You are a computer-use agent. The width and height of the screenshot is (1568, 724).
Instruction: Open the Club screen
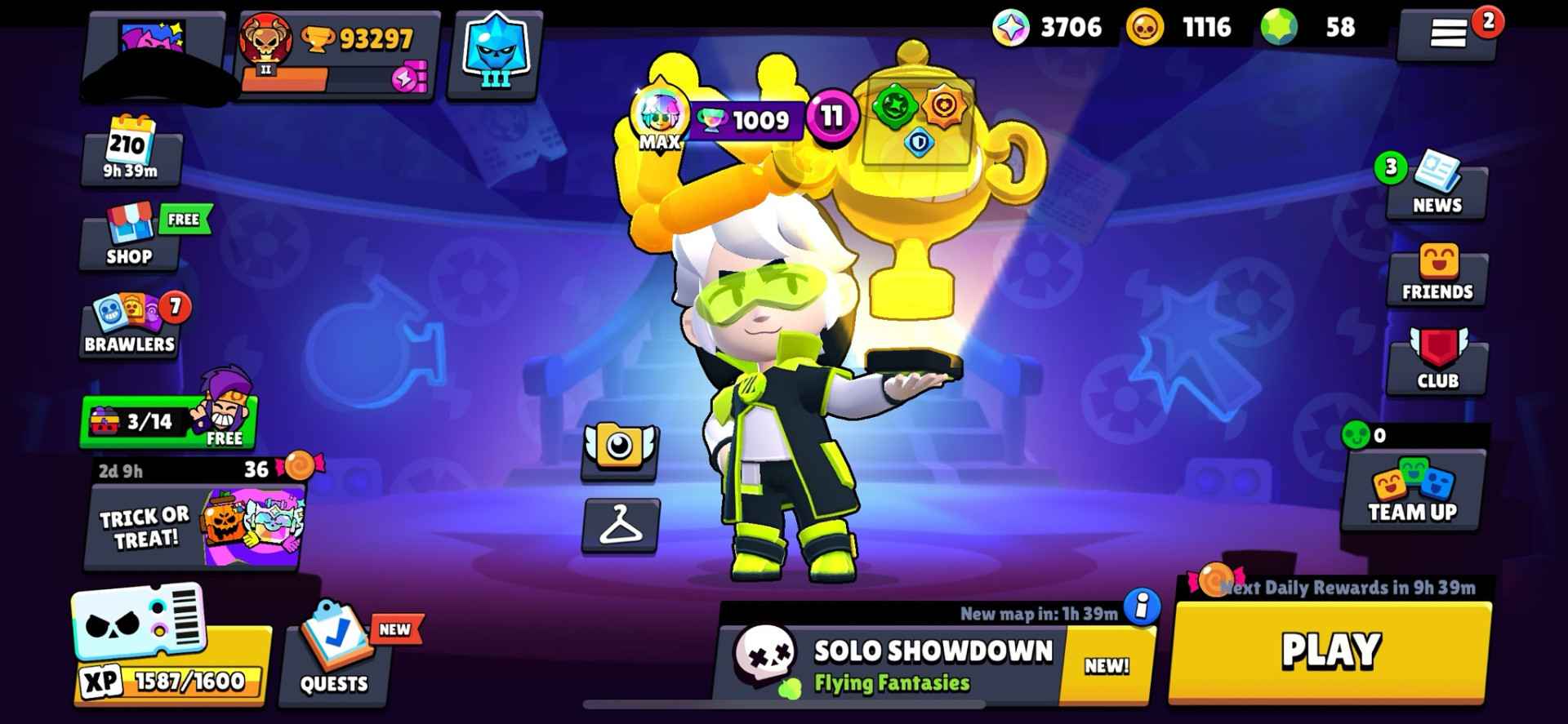click(1435, 366)
